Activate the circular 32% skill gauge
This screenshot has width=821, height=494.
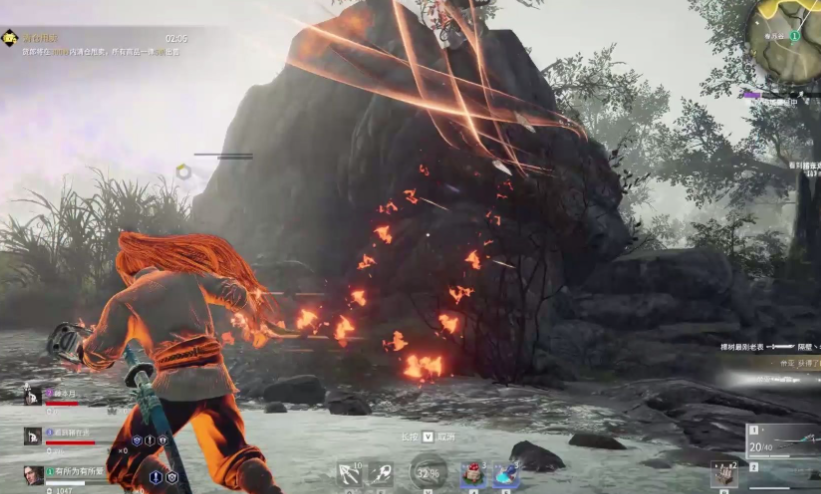[x=429, y=472]
